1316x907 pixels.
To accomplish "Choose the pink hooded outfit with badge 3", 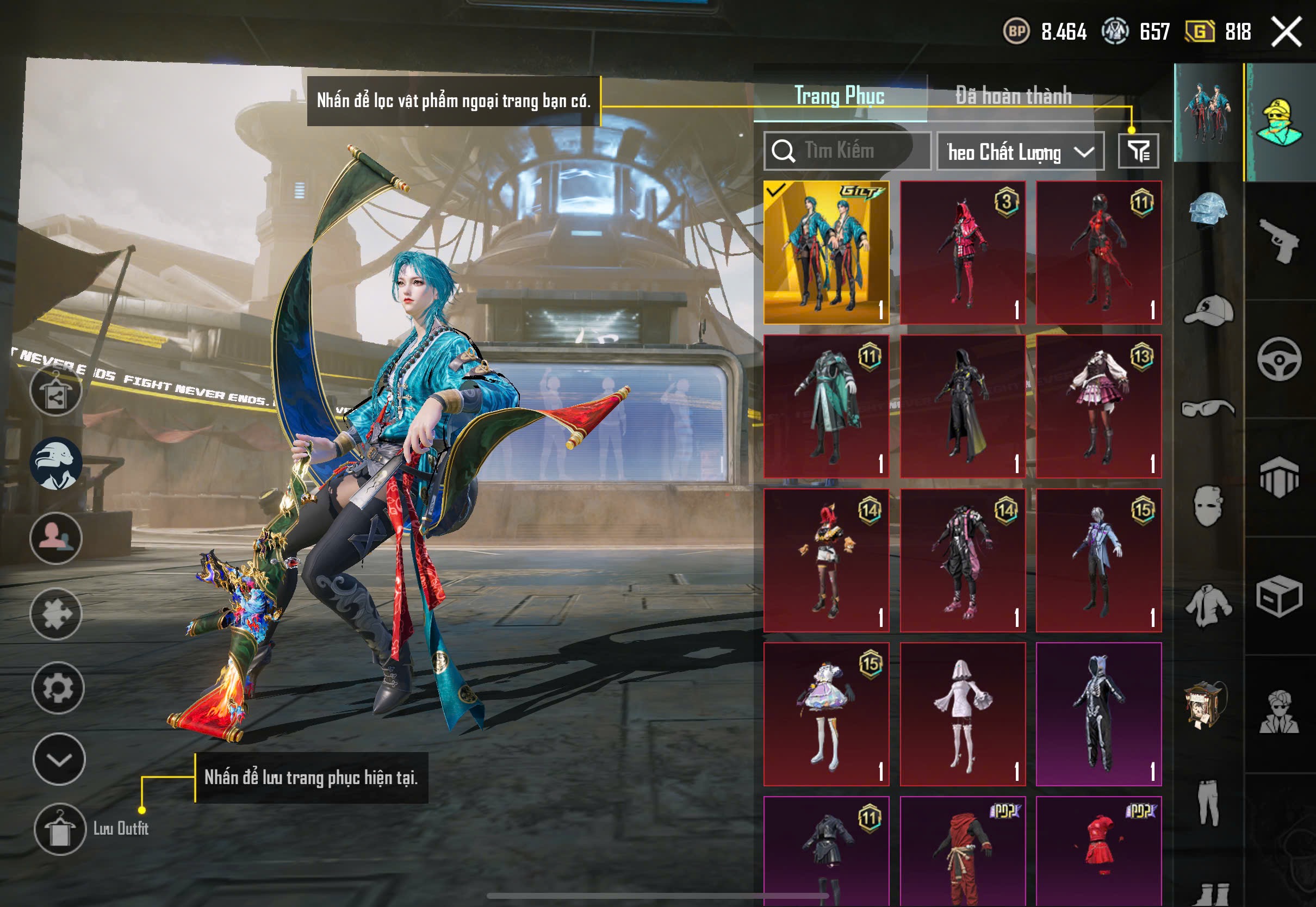I will point(963,253).
